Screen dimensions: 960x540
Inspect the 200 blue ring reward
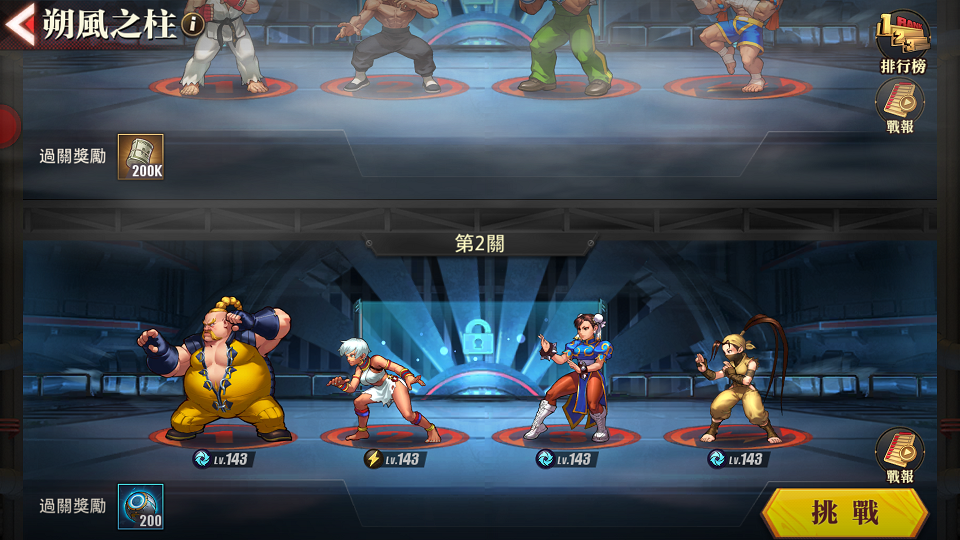[x=141, y=506]
